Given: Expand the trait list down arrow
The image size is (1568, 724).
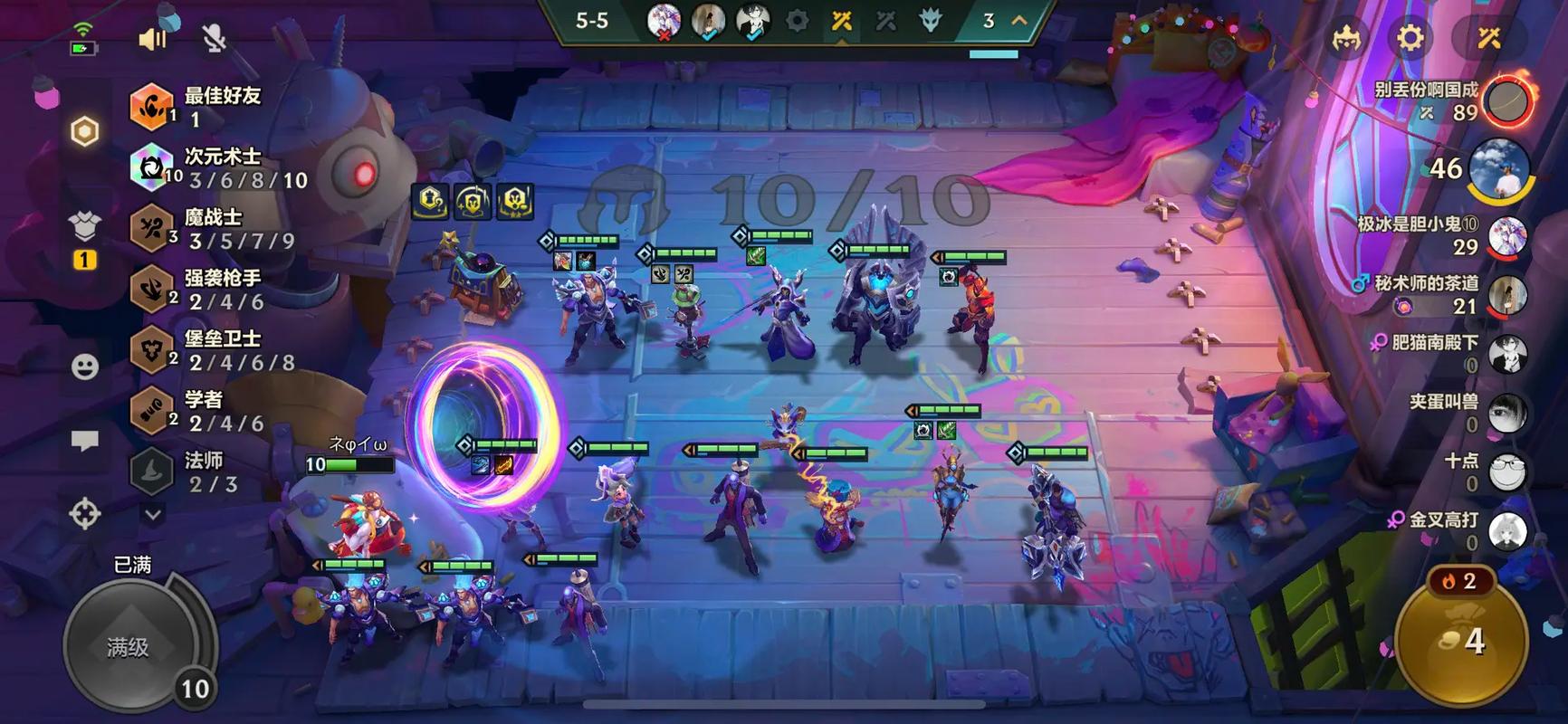Looking at the screenshot, I should (153, 514).
